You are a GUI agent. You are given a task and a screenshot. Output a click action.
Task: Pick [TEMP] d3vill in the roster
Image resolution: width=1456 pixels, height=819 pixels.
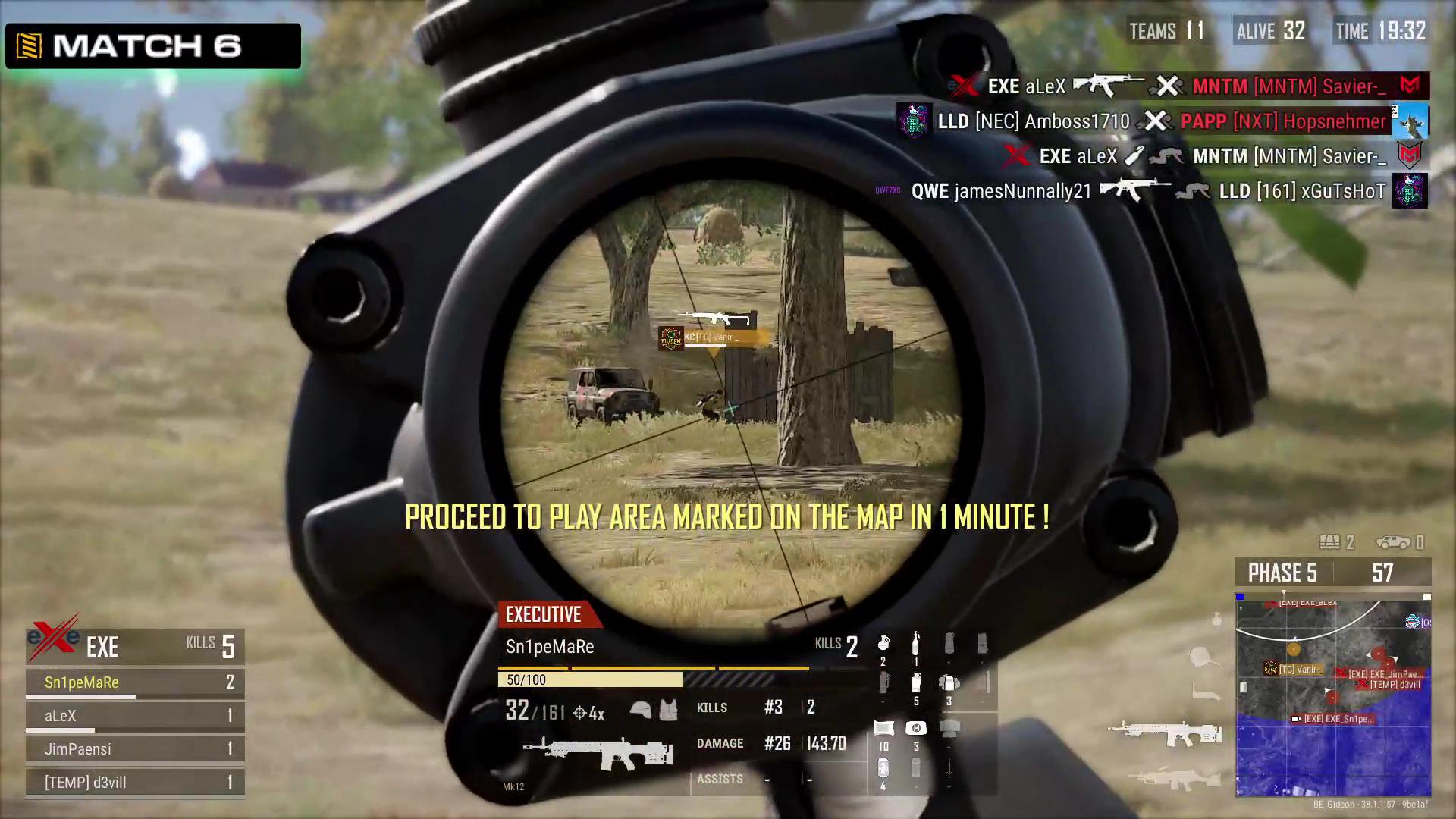[x=85, y=783]
